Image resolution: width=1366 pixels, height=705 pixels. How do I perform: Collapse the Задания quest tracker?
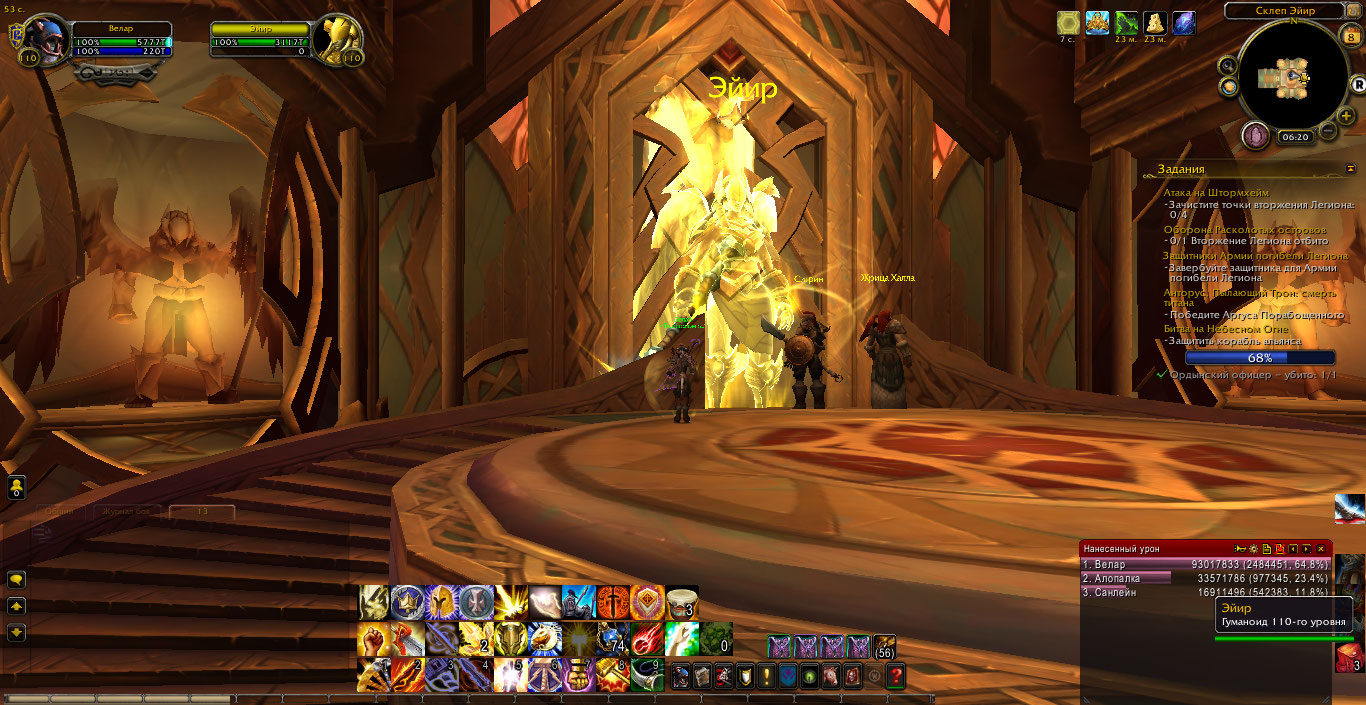(1351, 169)
